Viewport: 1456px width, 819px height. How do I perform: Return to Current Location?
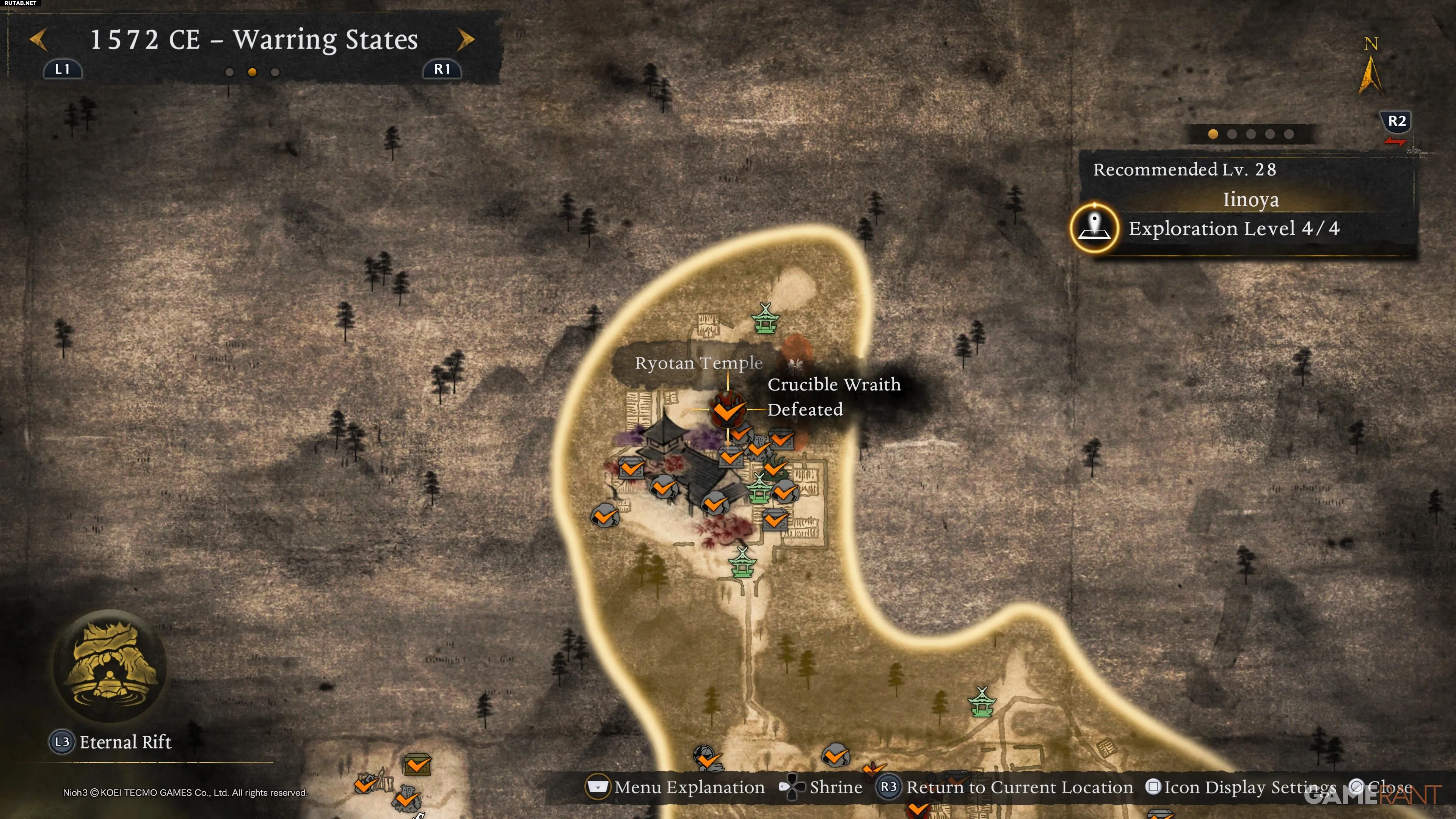pos(1005,787)
